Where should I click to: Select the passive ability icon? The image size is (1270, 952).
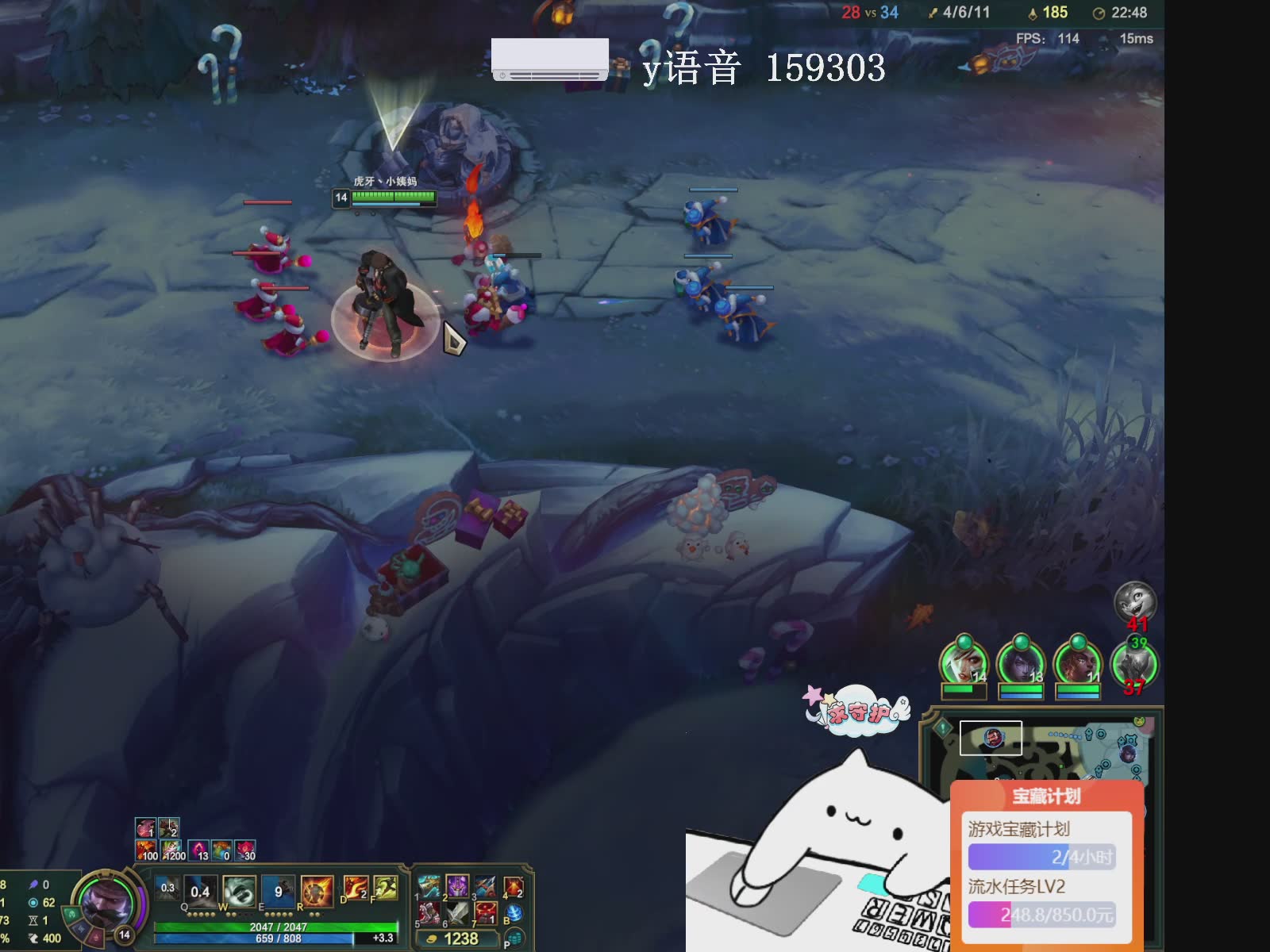point(167,889)
